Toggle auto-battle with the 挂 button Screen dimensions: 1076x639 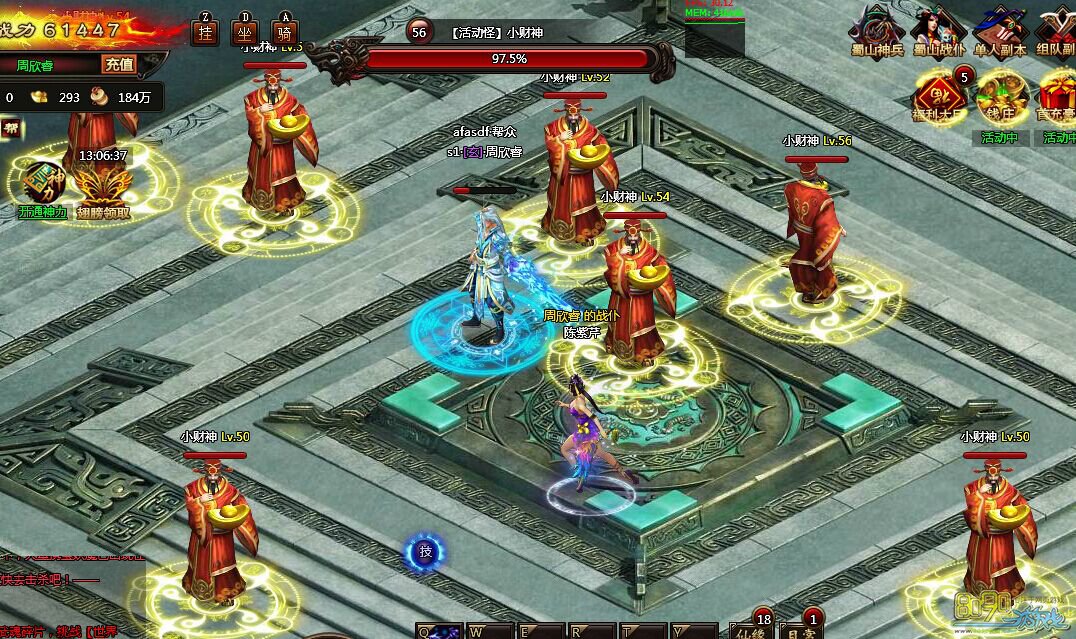(206, 33)
